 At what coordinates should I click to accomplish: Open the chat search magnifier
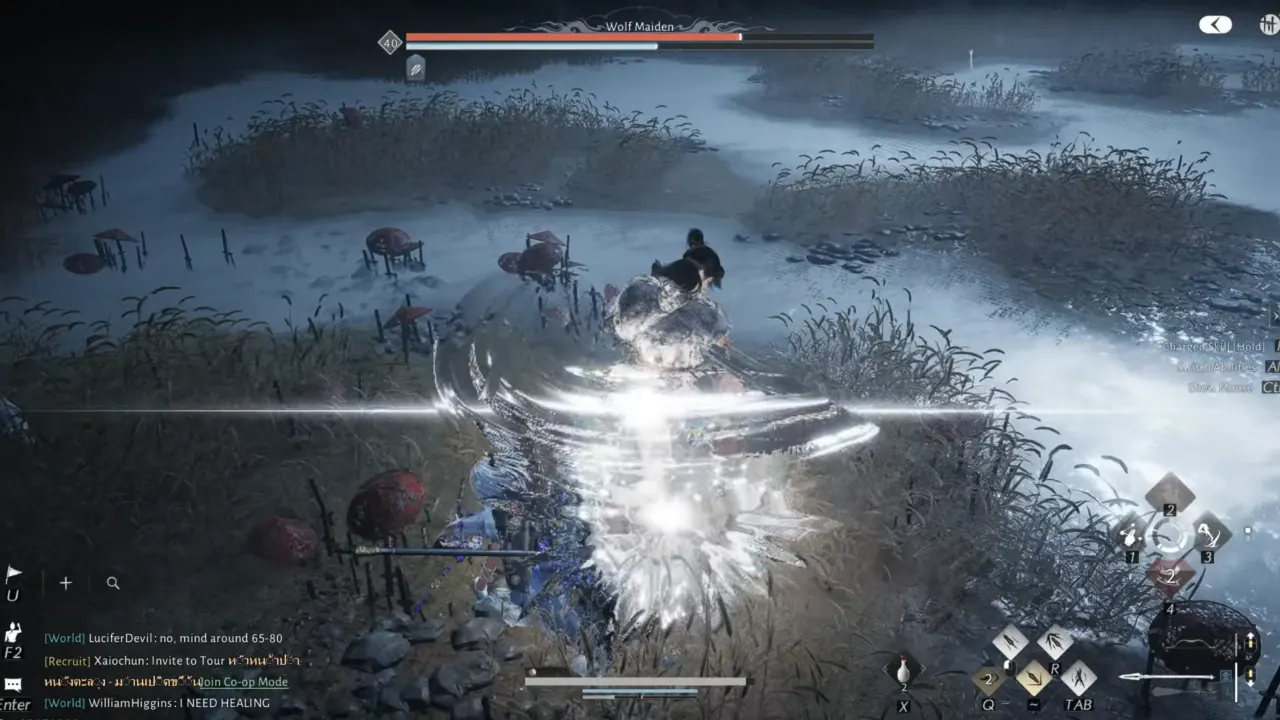tap(112, 582)
